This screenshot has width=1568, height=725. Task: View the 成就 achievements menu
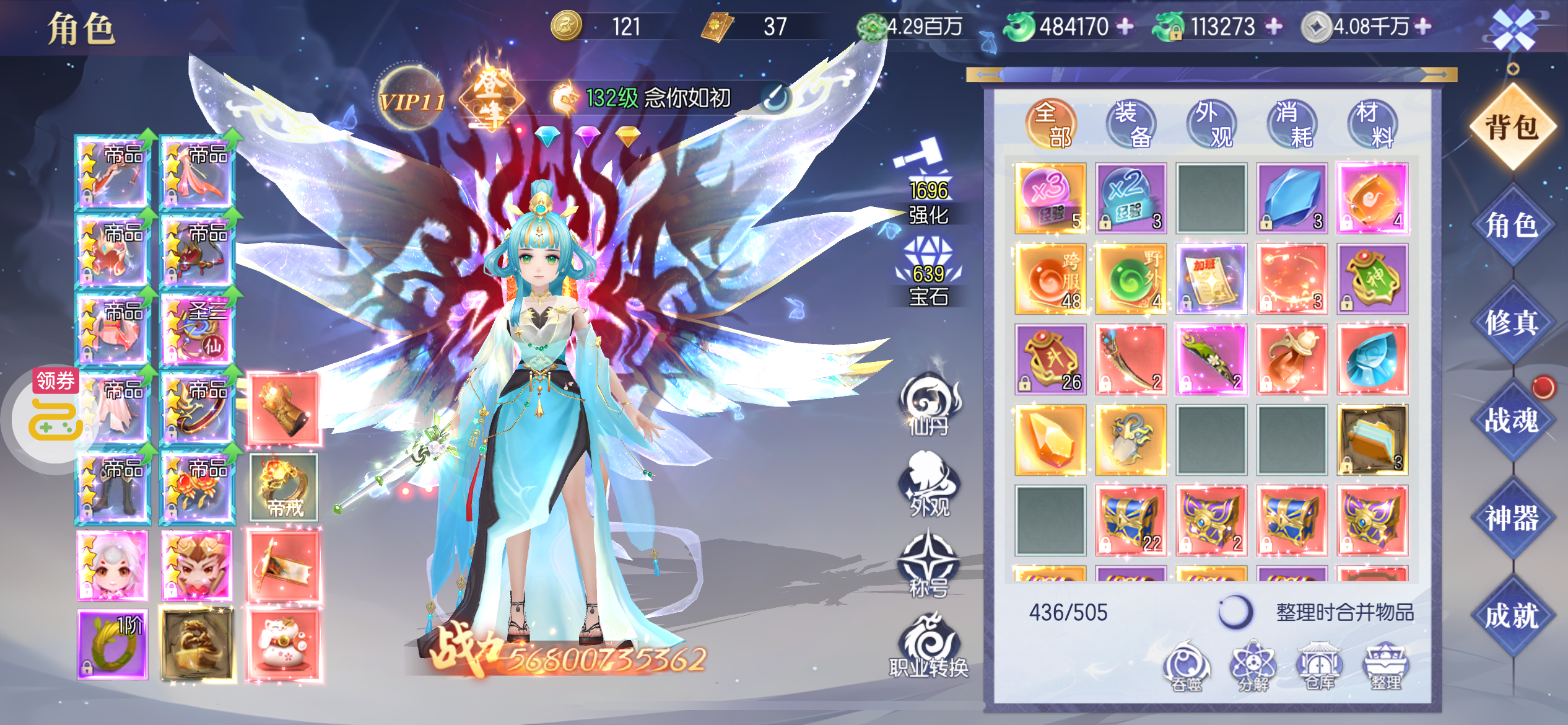(1512, 616)
